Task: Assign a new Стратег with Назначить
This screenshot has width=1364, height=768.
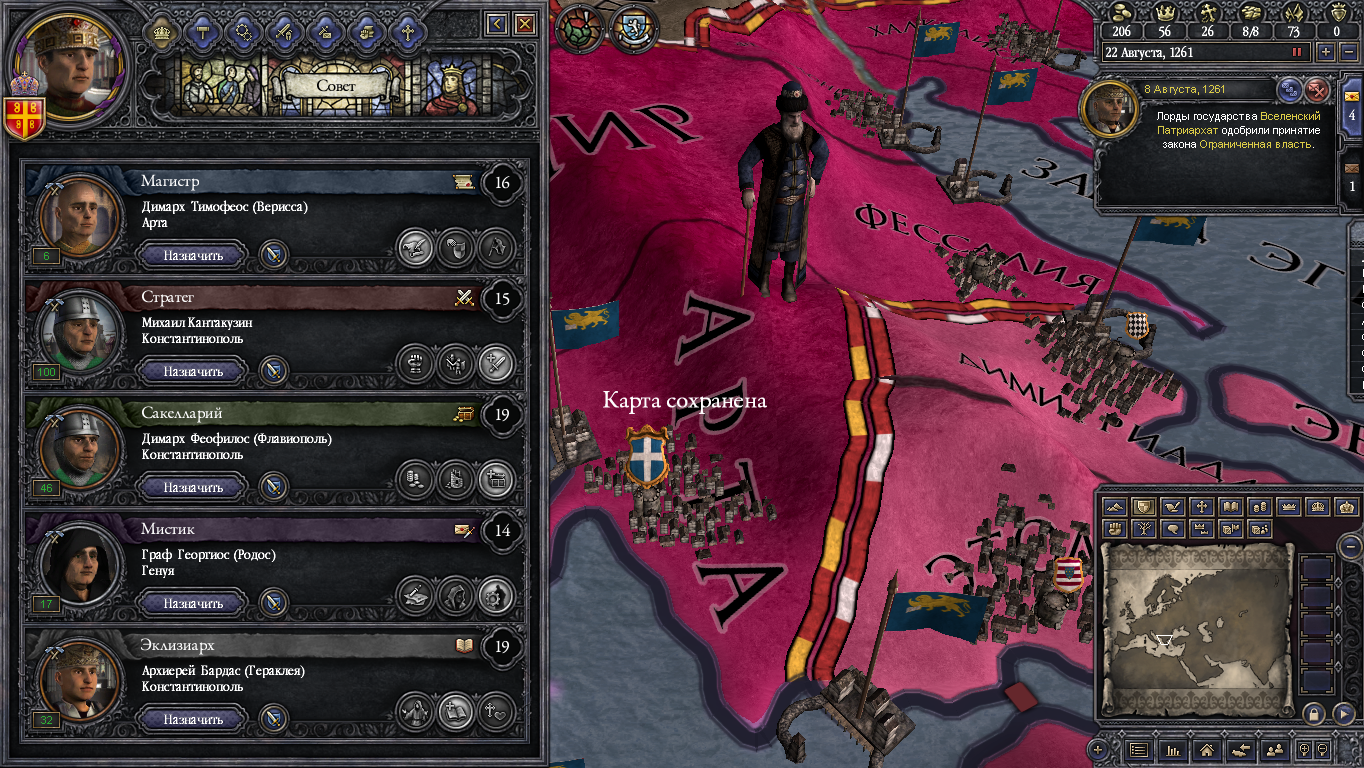Action: 193,371
